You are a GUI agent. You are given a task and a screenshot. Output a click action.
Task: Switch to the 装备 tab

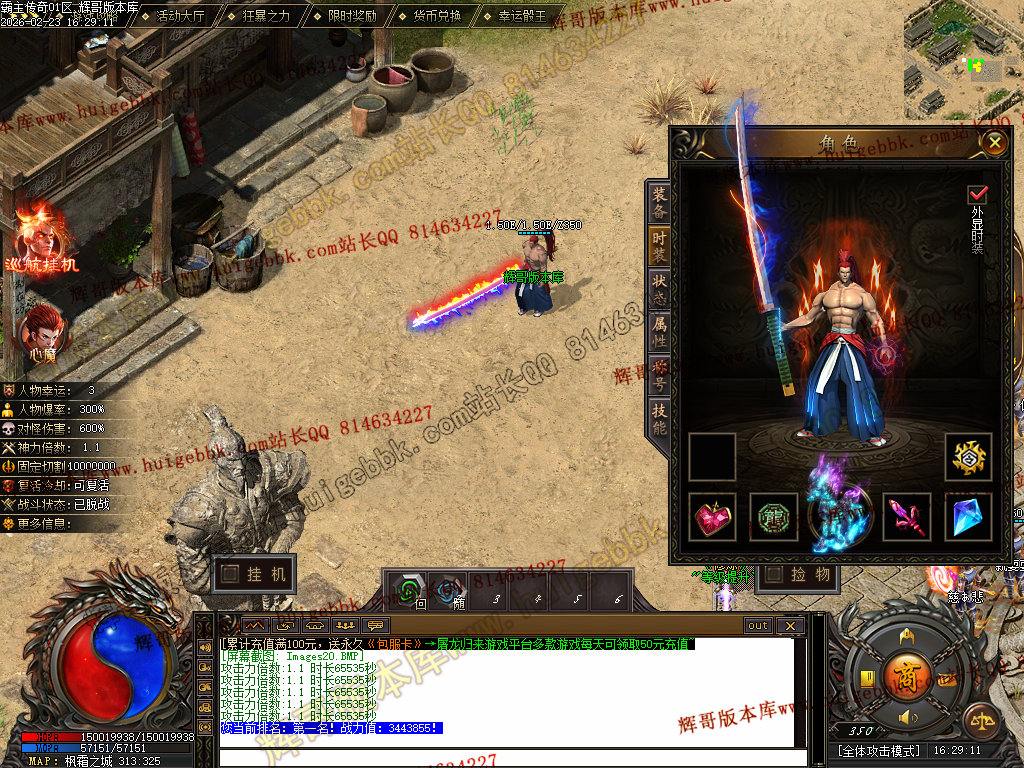click(659, 204)
